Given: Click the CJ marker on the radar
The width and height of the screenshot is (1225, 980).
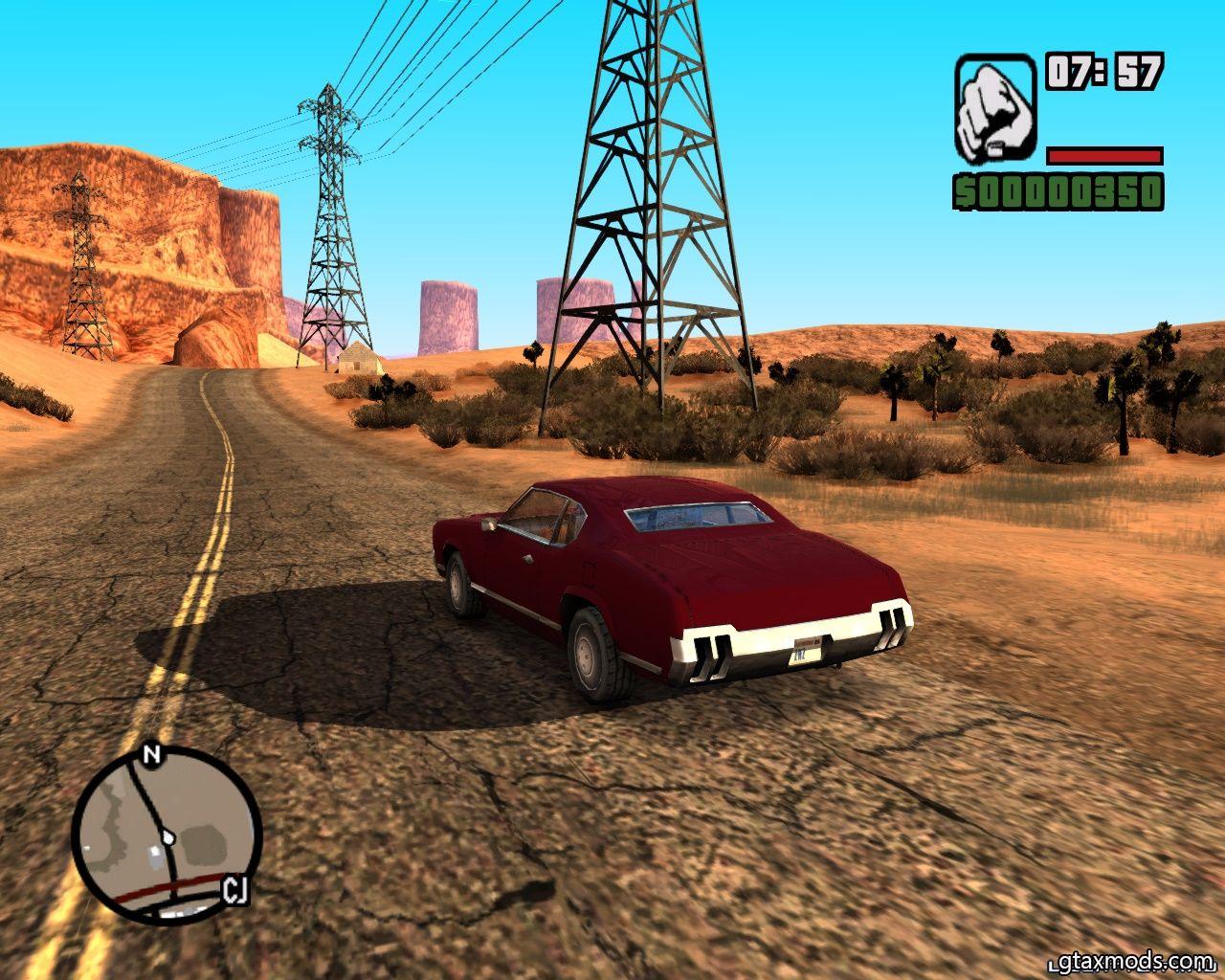Looking at the screenshot, I should [x=235, y=890].
